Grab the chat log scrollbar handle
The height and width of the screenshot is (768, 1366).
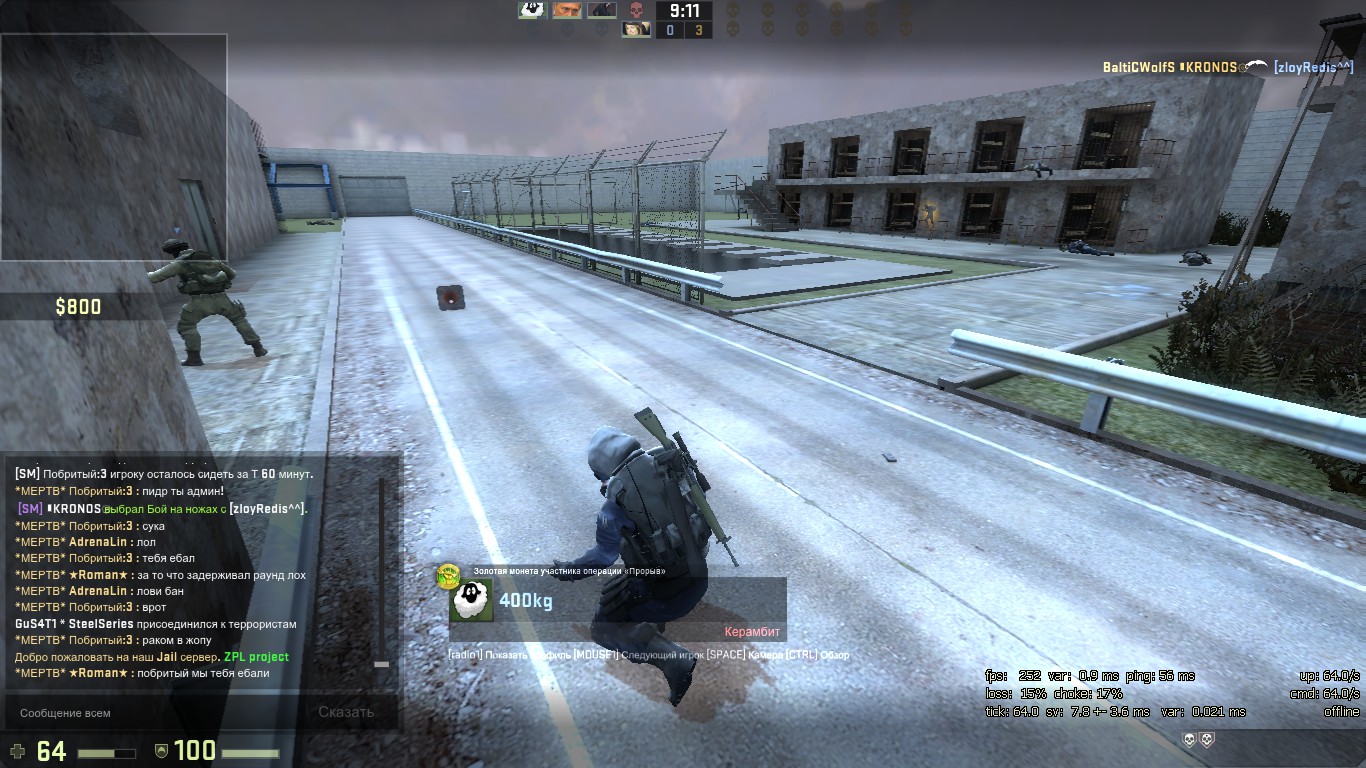tap(381, 663)
